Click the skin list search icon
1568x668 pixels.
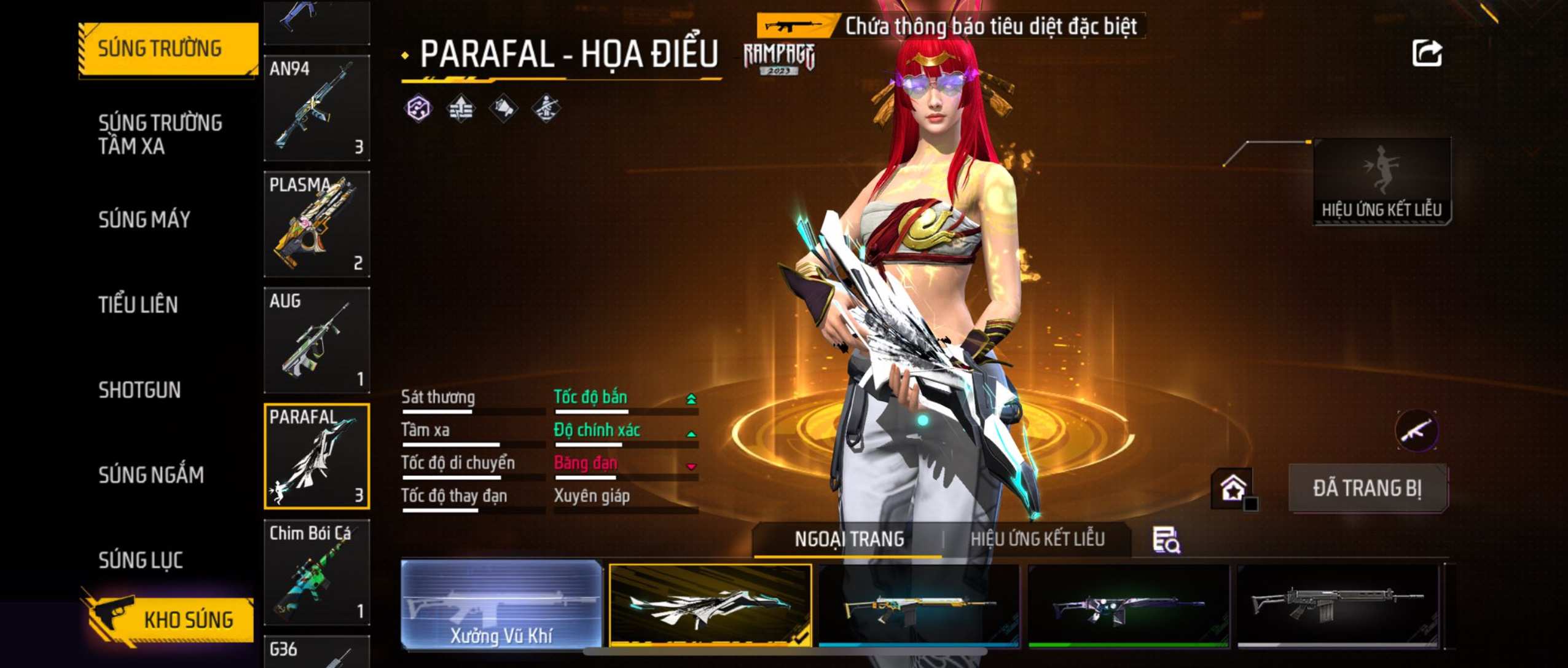1166,540
